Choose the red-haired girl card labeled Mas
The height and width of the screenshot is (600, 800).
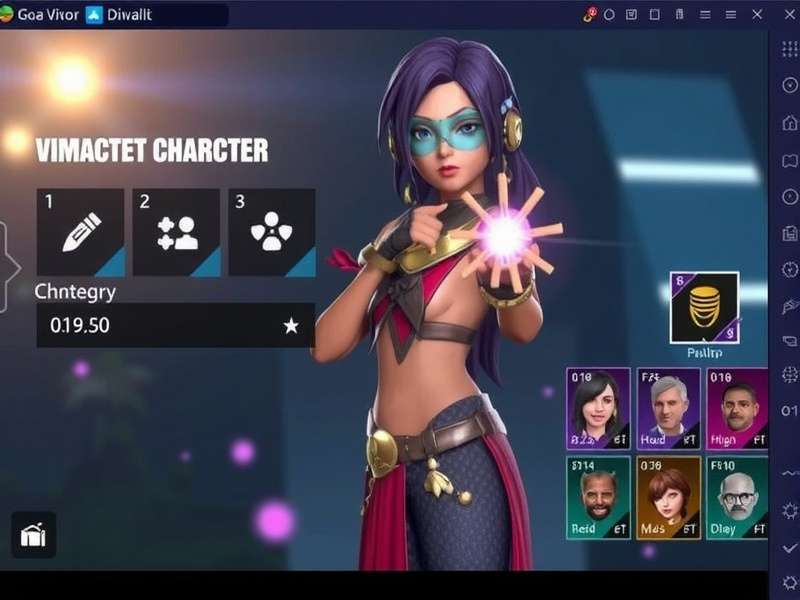click(x=668, y=497)
